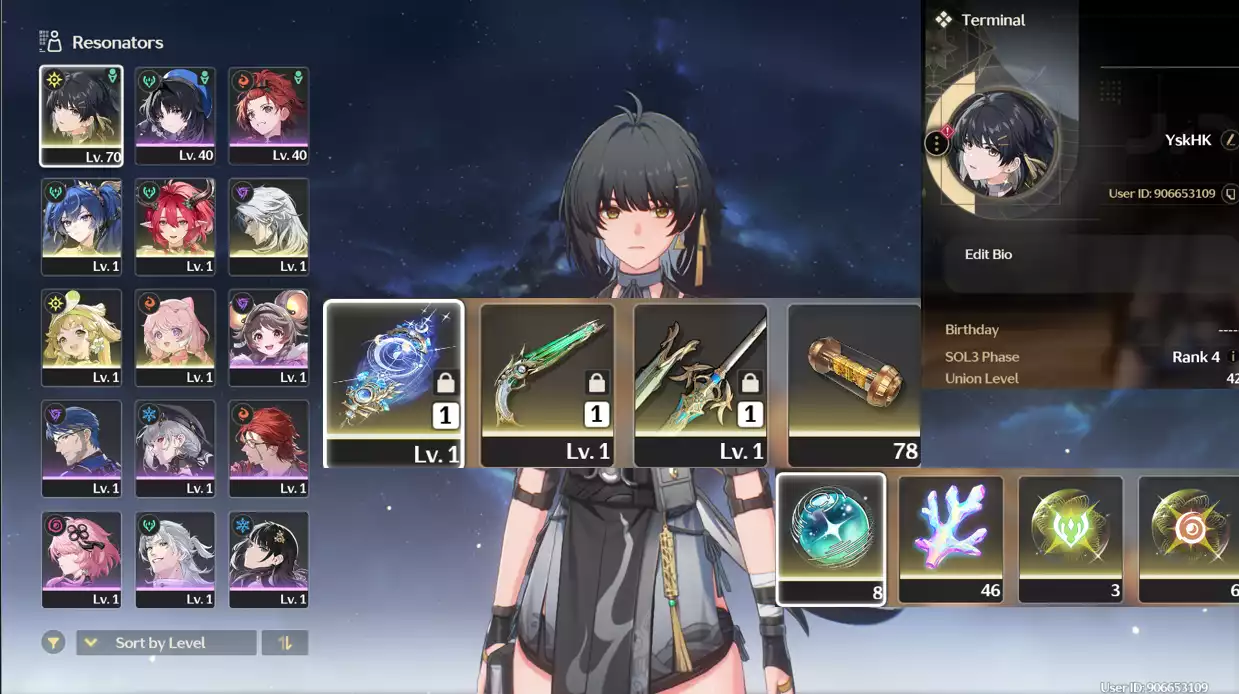
Task: Choose the pink-haired cat-eared resonator
Action: [x=175, y=338]
